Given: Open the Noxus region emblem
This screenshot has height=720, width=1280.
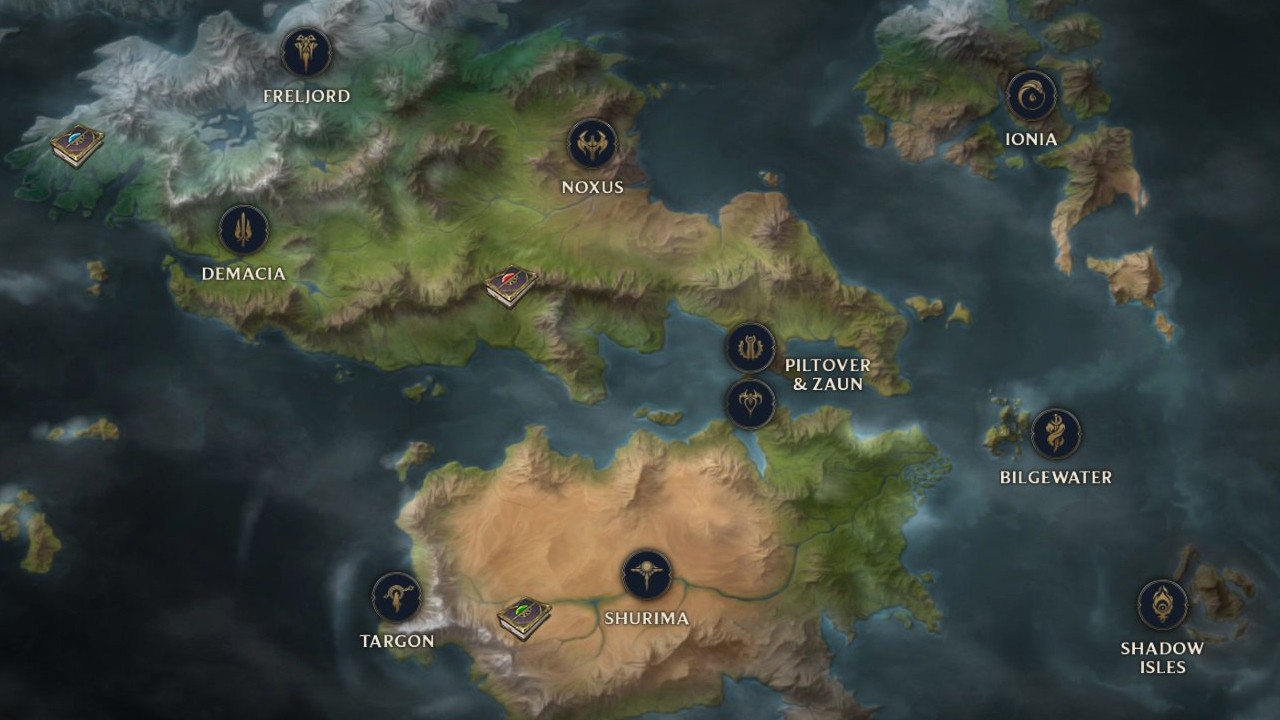Looking at the screenshot, I should click(x=592, y=145).
